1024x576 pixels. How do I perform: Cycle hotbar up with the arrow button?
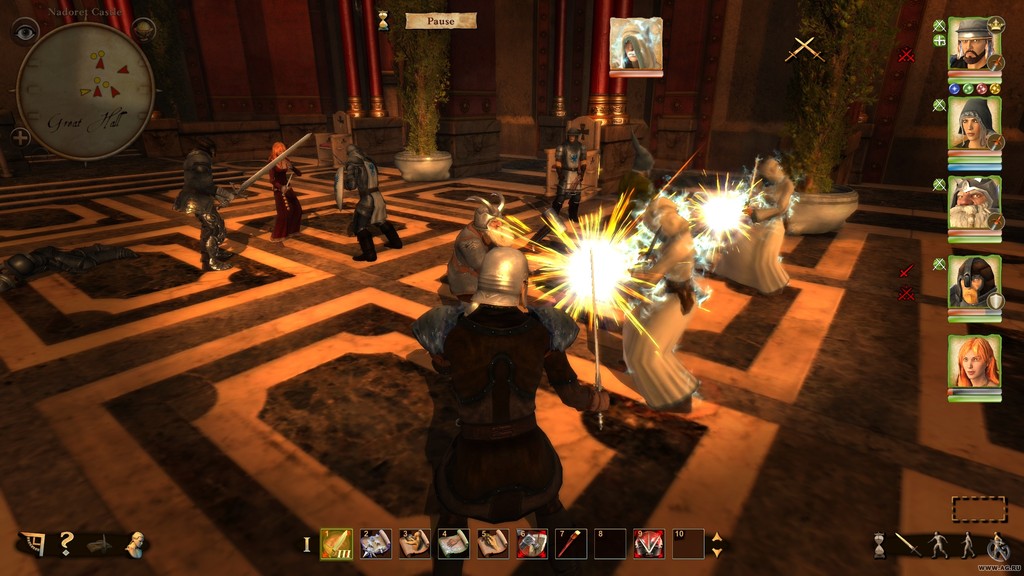click(x=716, y=537)
